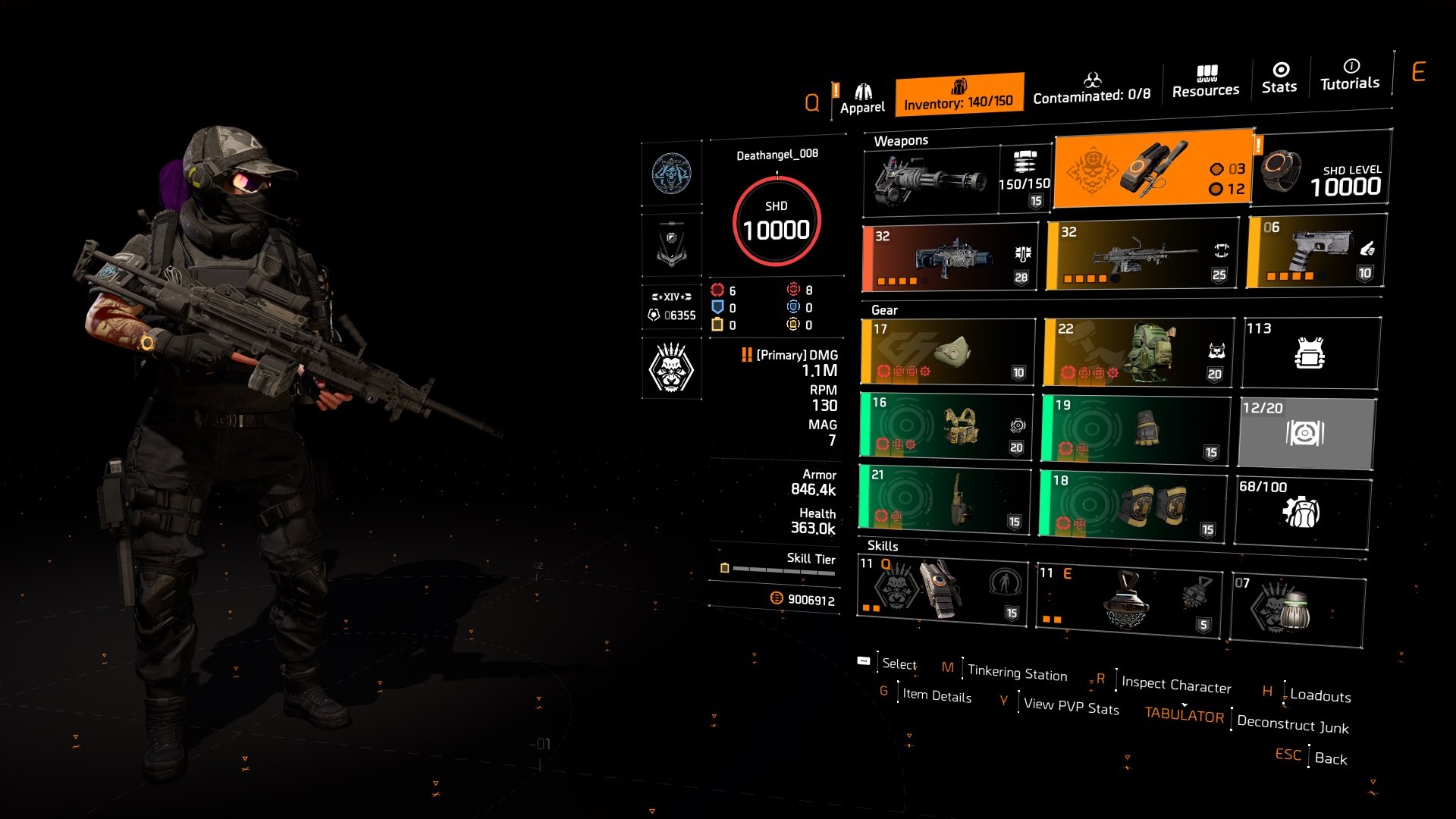This screenshot has width=1456, height=819.
Task: Click Deconstruct Junk
Action: click(1291, 725)
